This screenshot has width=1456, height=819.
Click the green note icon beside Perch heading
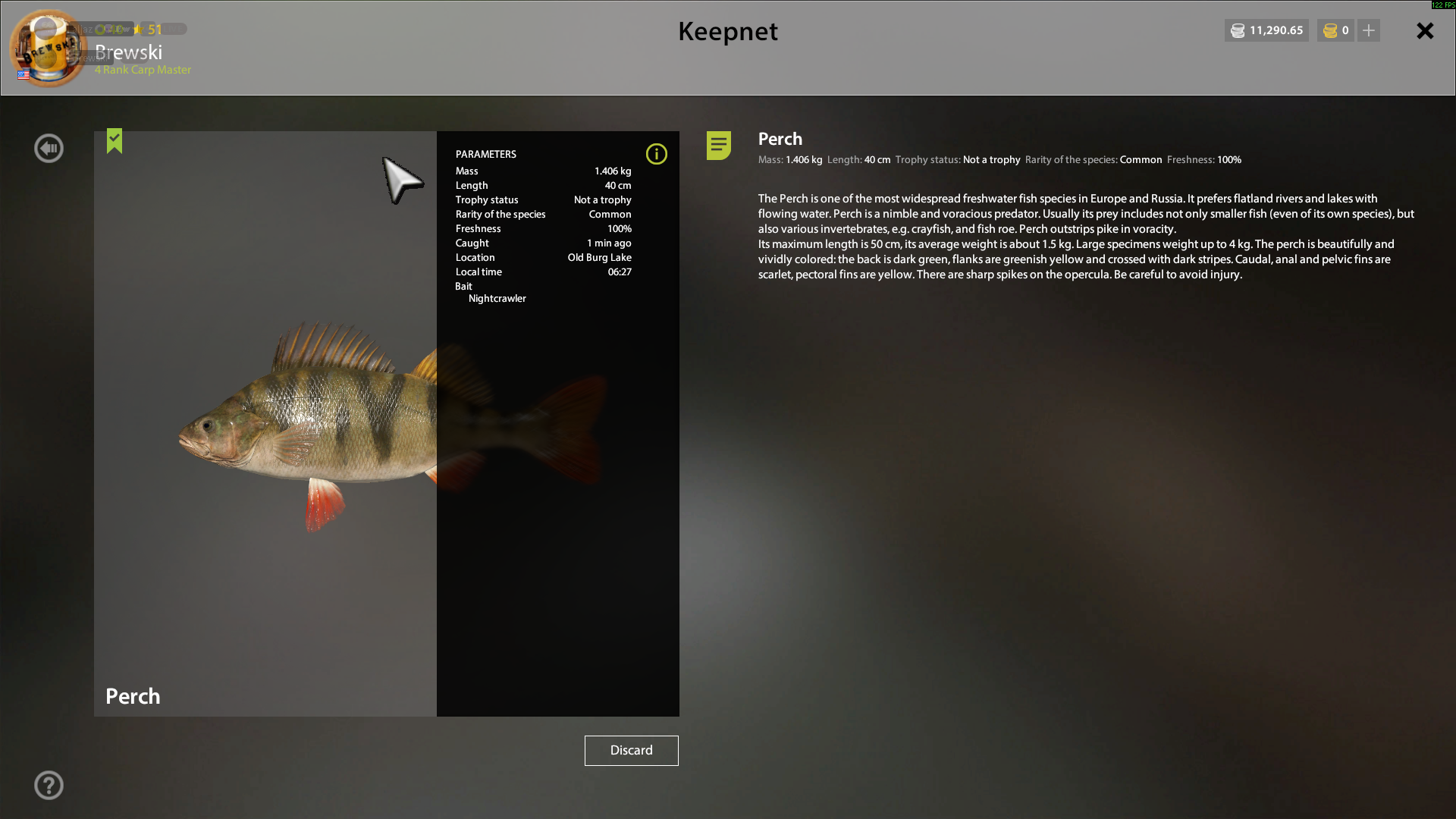coord(717,146)
